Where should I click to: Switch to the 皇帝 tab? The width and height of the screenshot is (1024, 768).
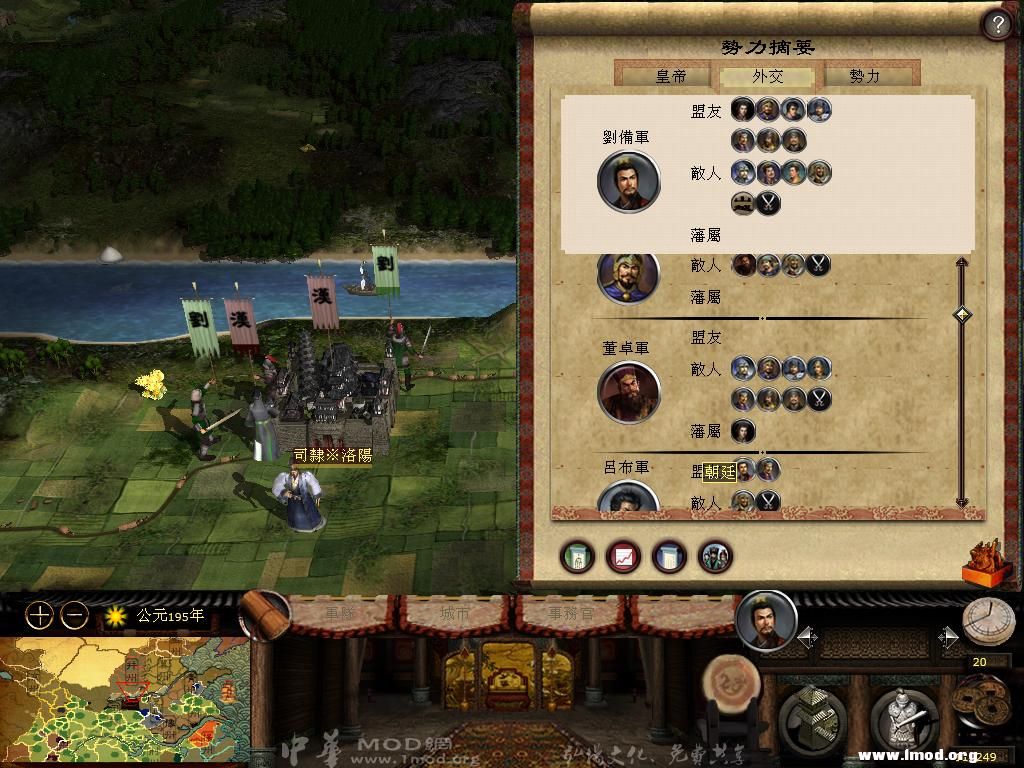(x=669, y=76)
